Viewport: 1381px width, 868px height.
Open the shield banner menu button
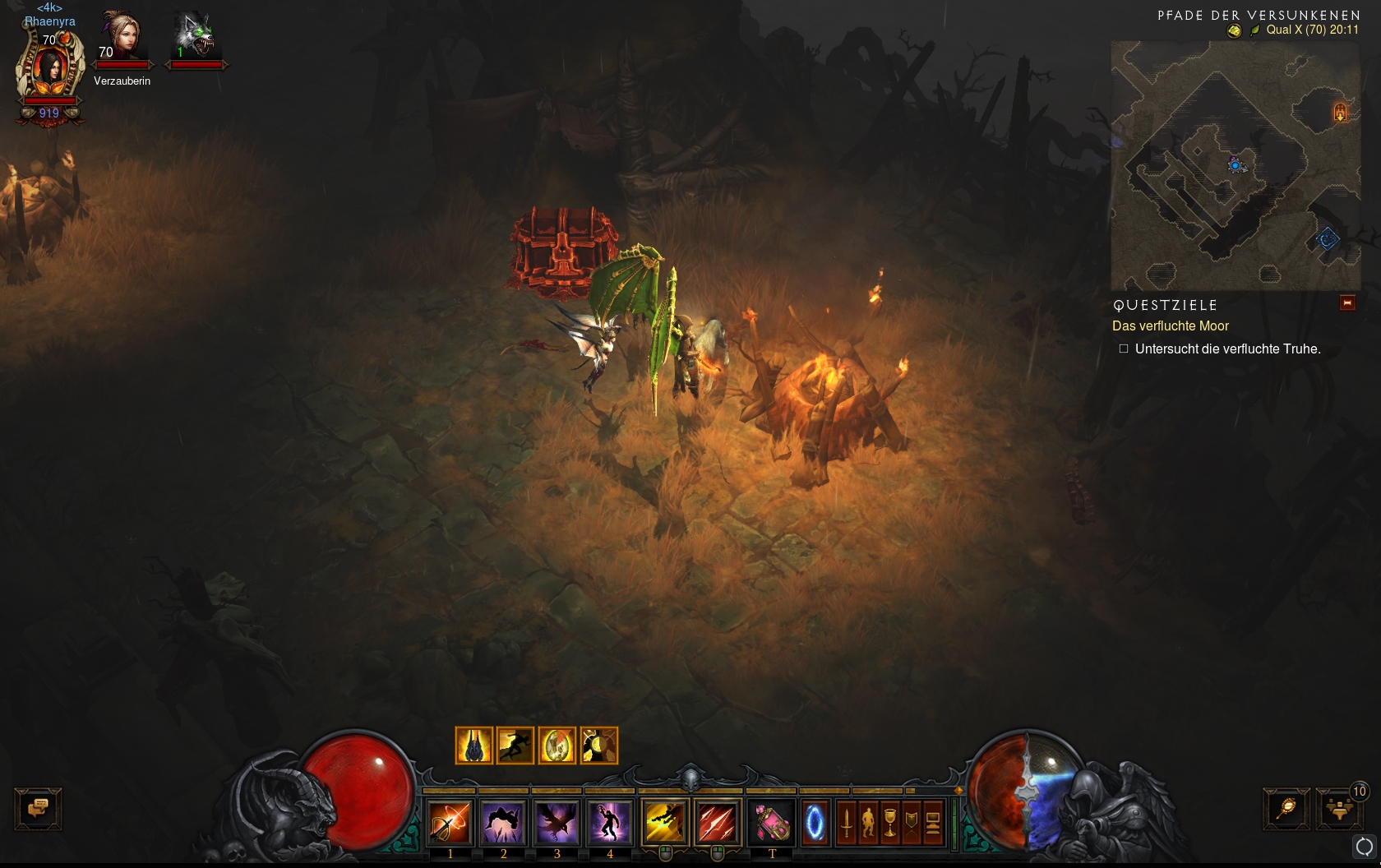point(911,821)
